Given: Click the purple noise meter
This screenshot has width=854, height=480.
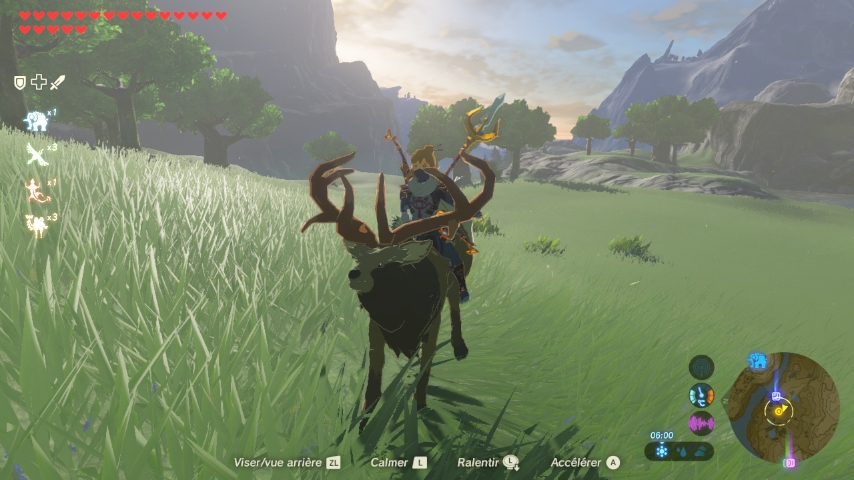Looking at the screenshot, I should click(x=702, y=422).
